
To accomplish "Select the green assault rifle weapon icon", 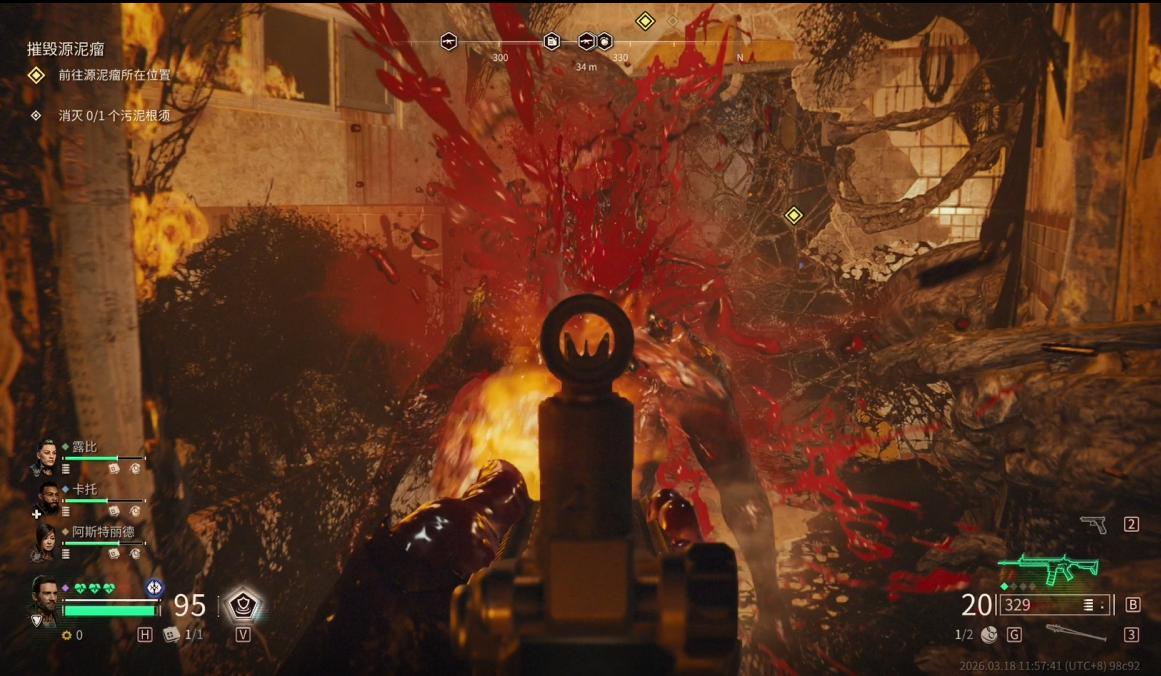I will (1048, 568).
